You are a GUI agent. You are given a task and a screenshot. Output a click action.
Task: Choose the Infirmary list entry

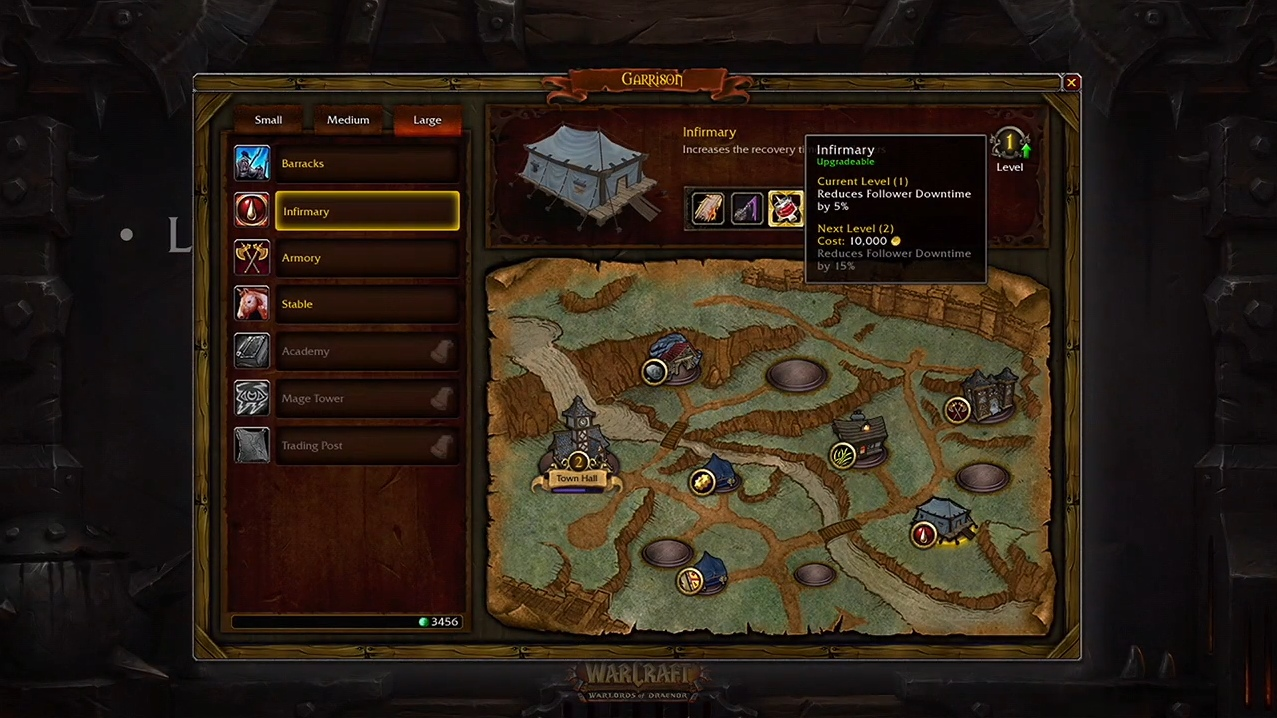click(x=366, y=211)
